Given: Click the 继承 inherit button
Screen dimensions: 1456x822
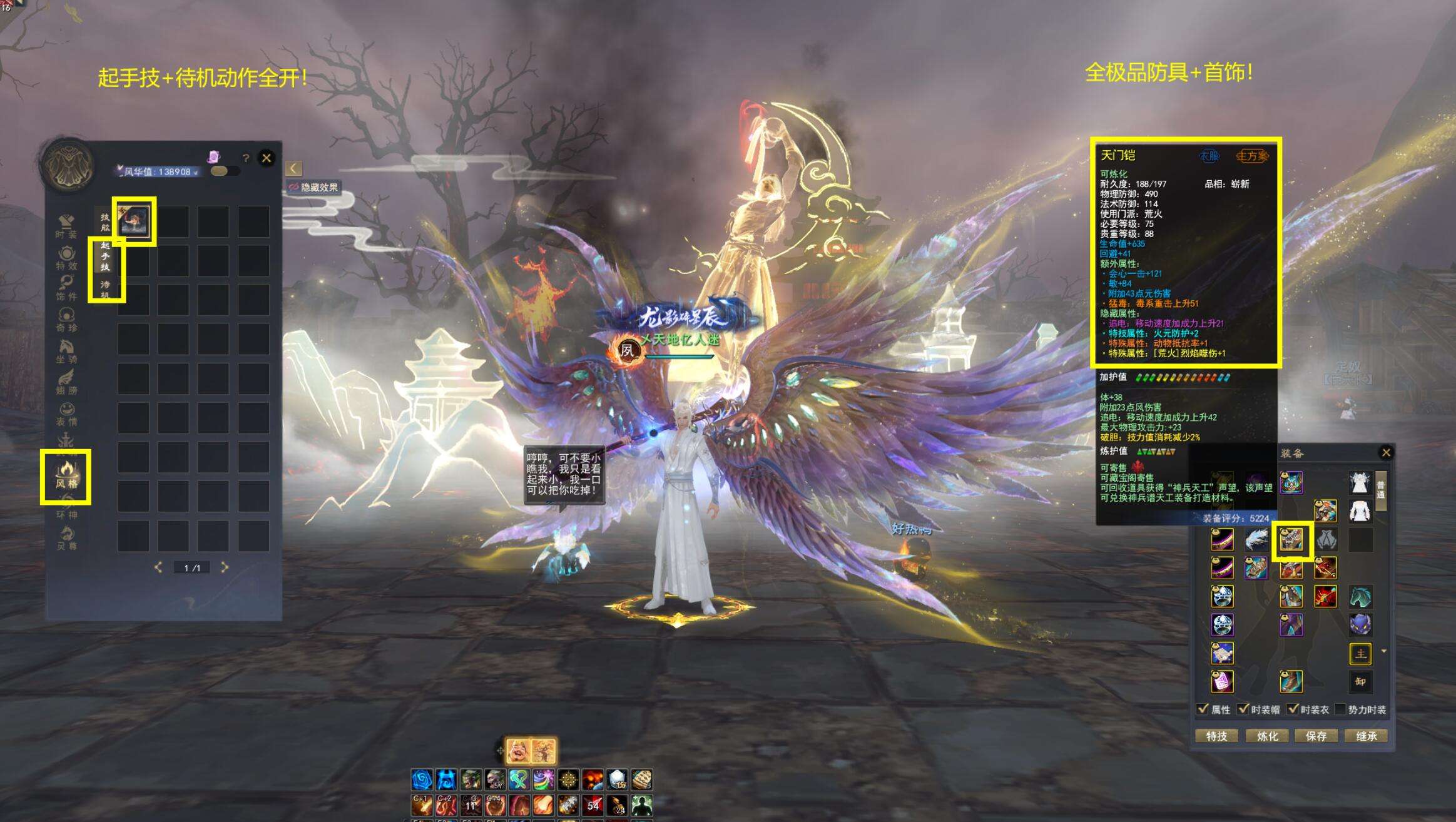Looking at the screenshot, I should point(1366,736).
